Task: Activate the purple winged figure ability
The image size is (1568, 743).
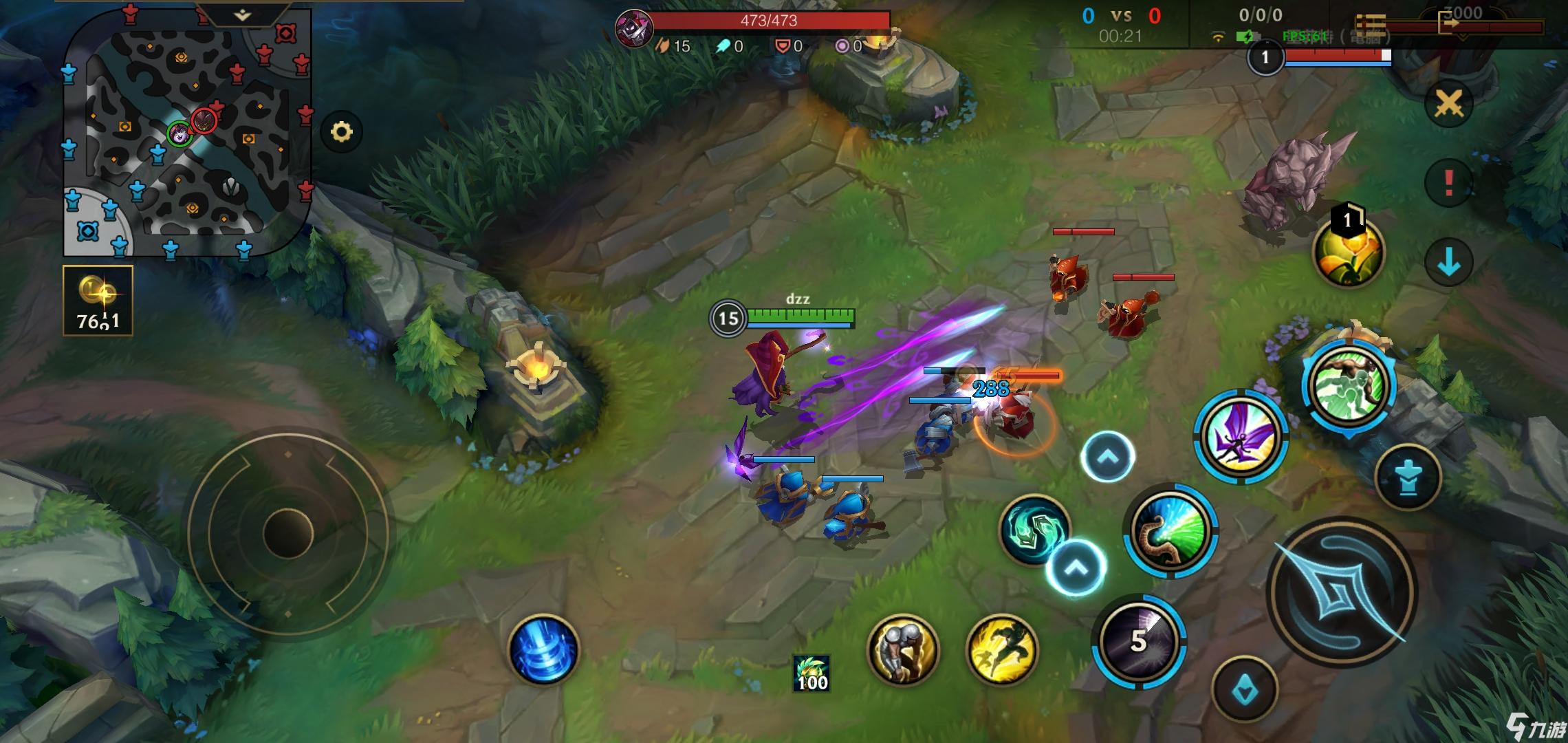Action: tap(1240, 435)
